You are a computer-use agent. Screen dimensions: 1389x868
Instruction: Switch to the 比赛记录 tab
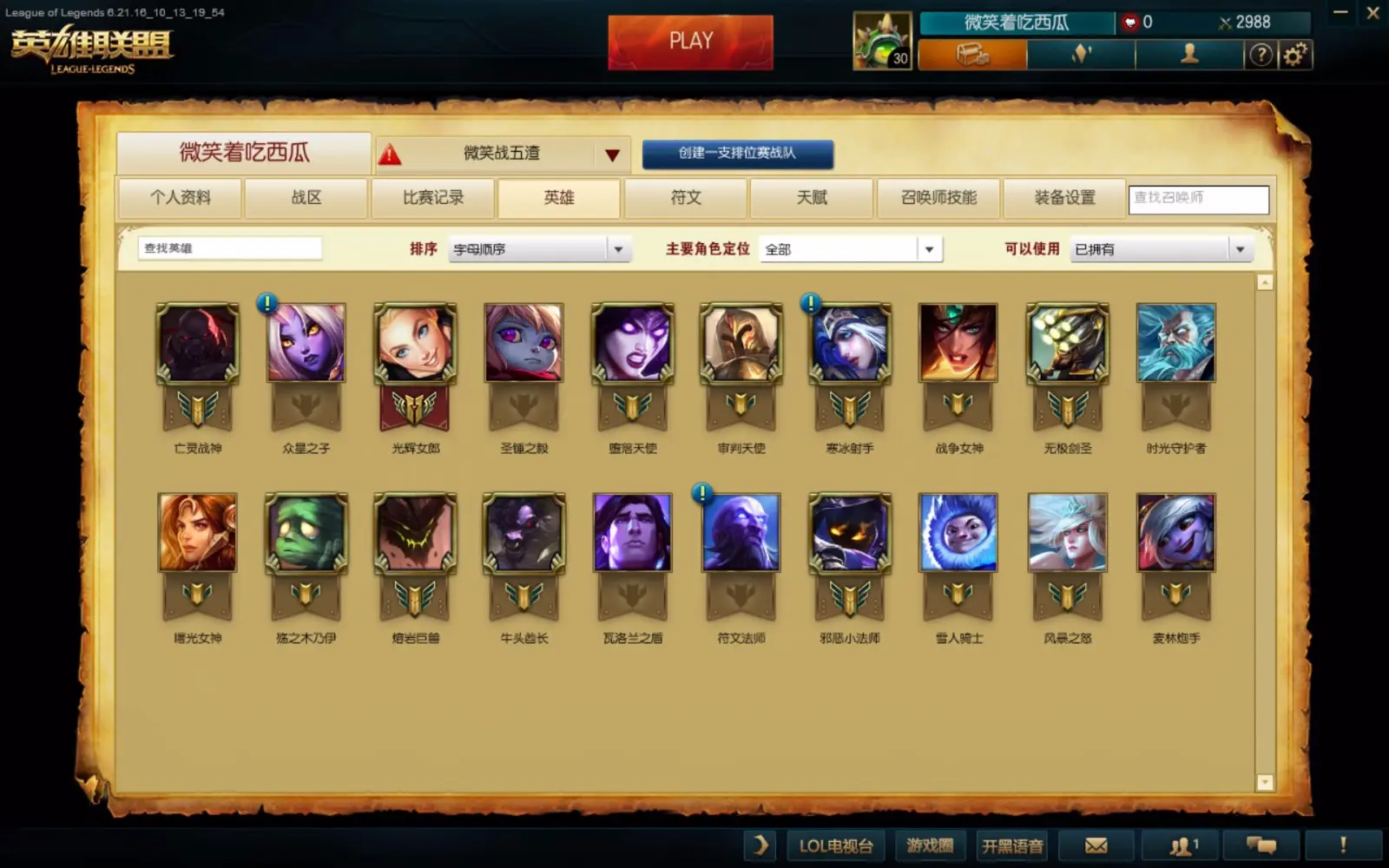click(432, 198)
